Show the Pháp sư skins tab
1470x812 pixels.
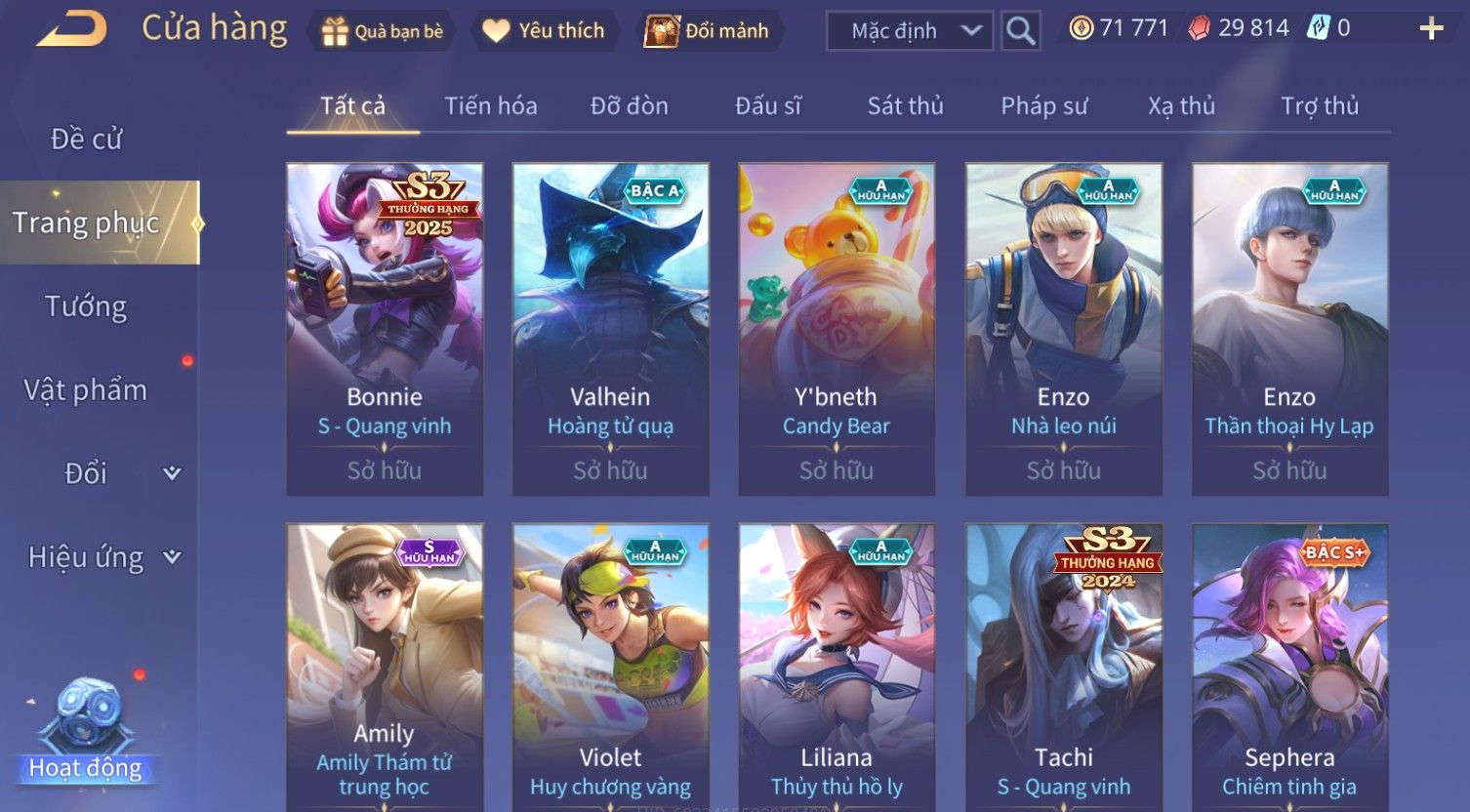pos(1043,105)
